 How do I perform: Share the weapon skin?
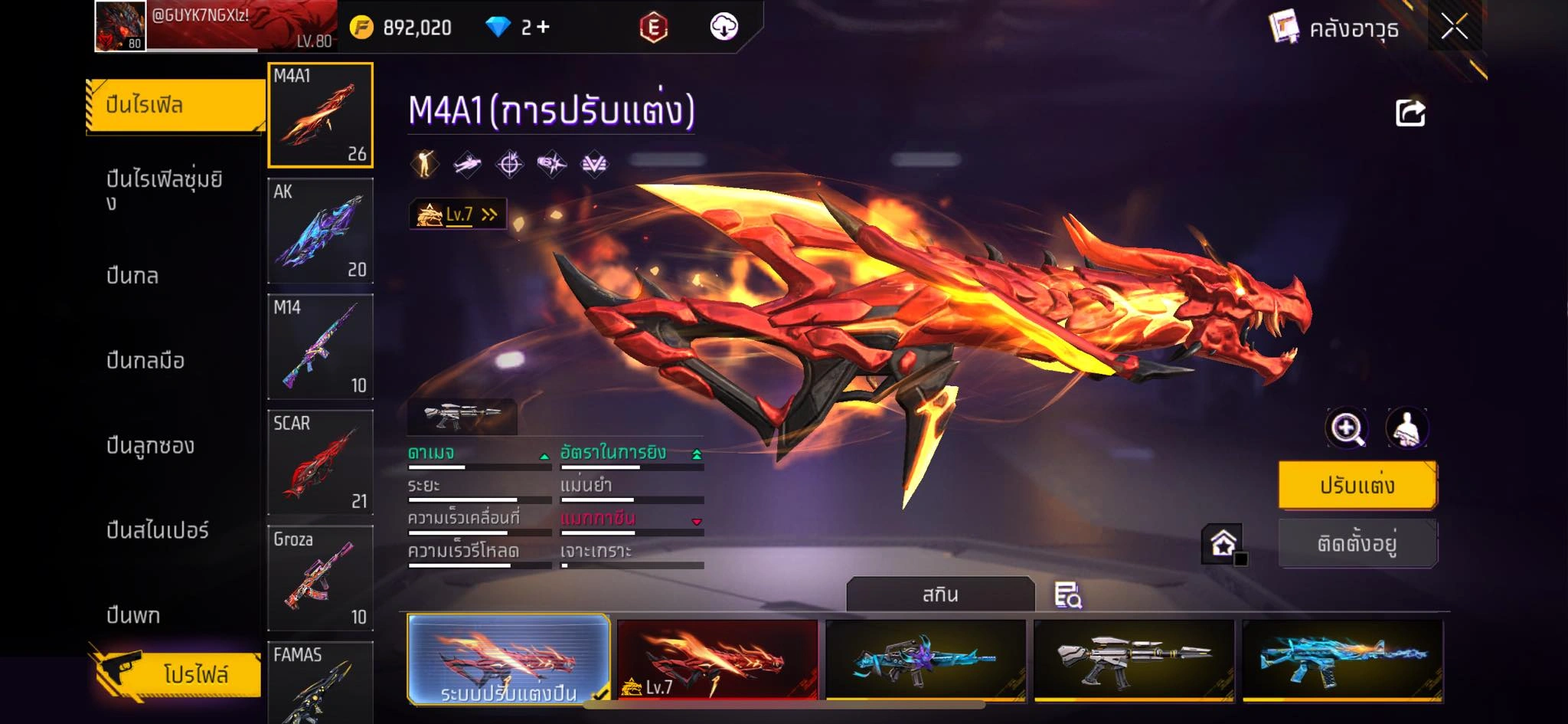[x=1410, y=113]
